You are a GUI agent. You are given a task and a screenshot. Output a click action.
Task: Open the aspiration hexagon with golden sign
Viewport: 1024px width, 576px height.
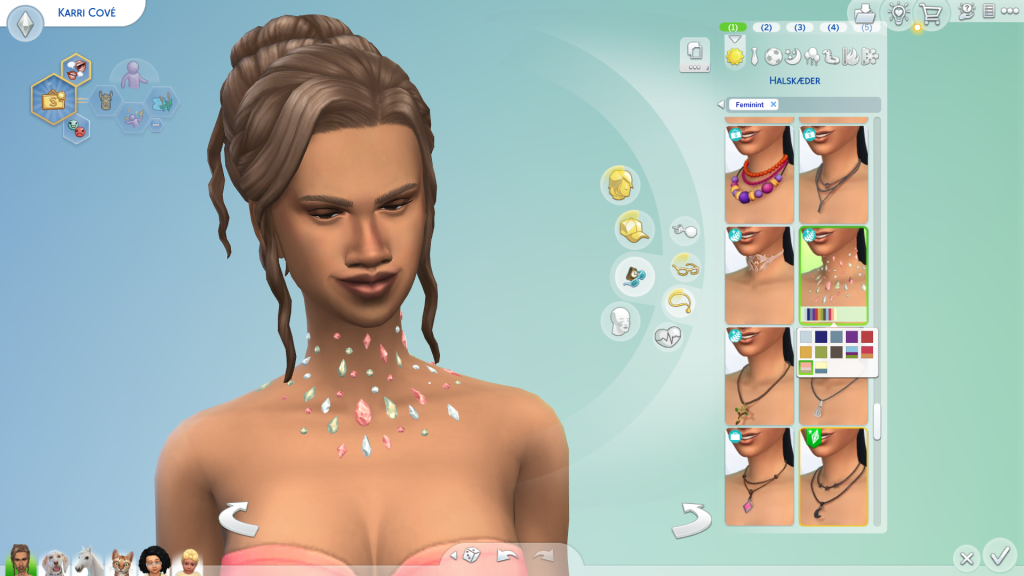tap(50, 100)
